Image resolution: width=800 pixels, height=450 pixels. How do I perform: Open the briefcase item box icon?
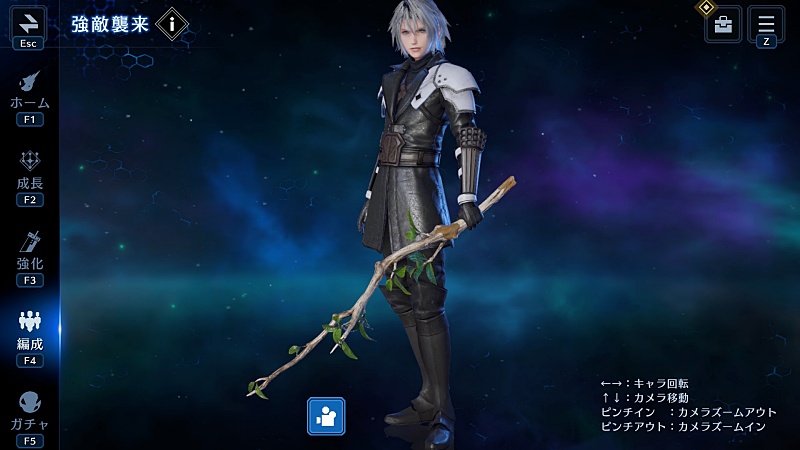(723, 24)
